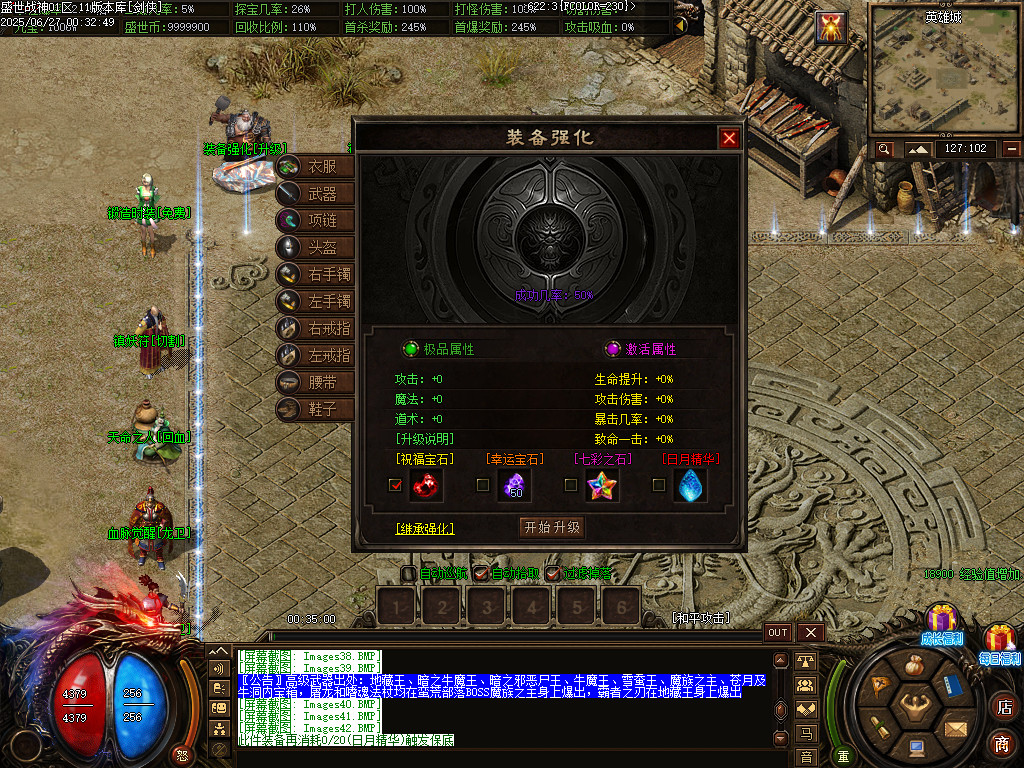This screenshot has height=768, width=1024.
Task: Click the minimap magnifier search button
Action: [x=884, y=149]
